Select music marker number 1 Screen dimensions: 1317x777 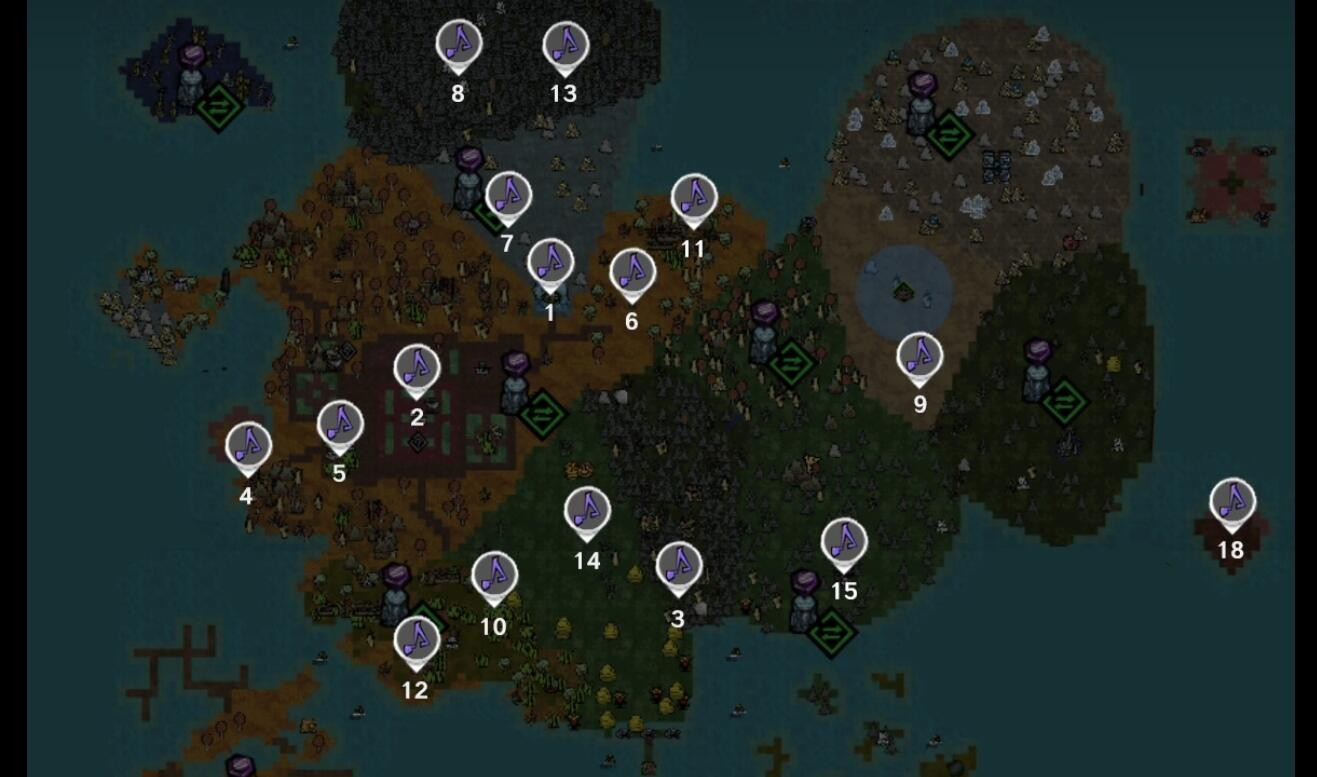pos(550,263)
